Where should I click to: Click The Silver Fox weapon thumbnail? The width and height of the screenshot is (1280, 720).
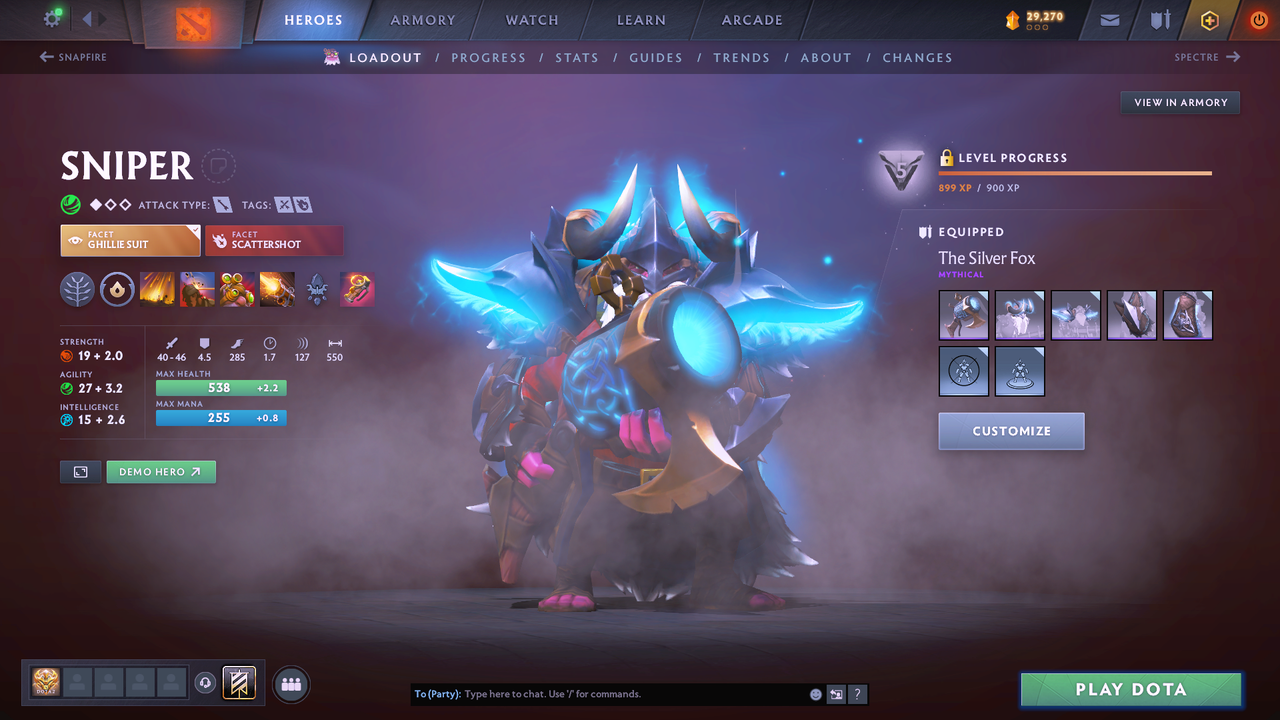(x=963, y=315)
